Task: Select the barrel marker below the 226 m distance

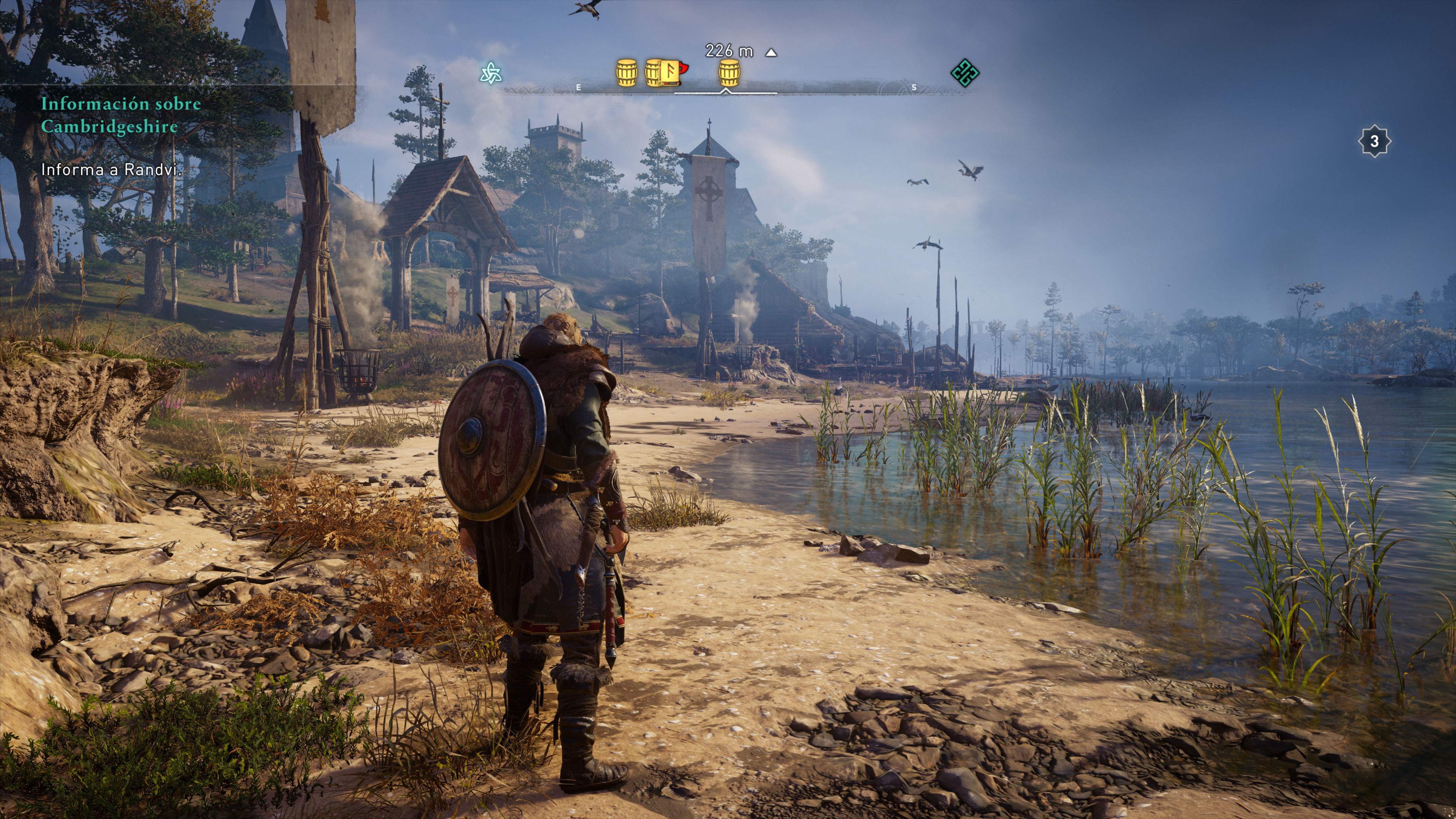Action: point(729,74)
